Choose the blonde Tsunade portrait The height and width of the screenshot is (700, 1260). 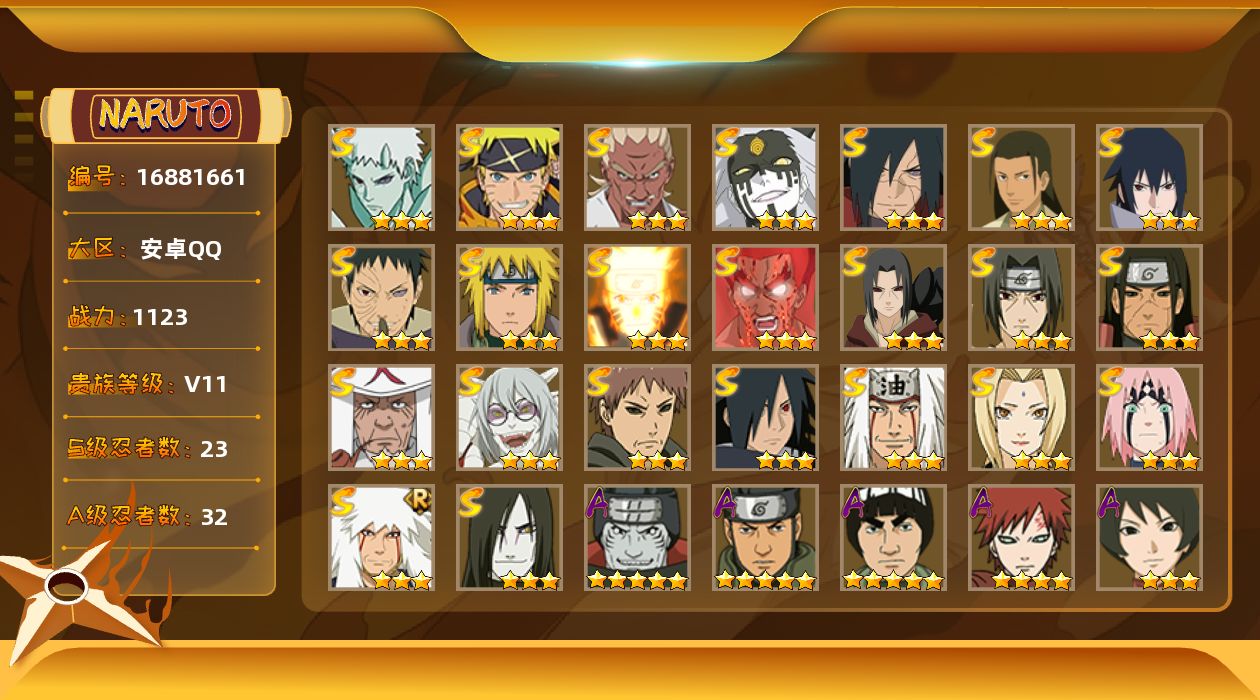(1022, 417)
